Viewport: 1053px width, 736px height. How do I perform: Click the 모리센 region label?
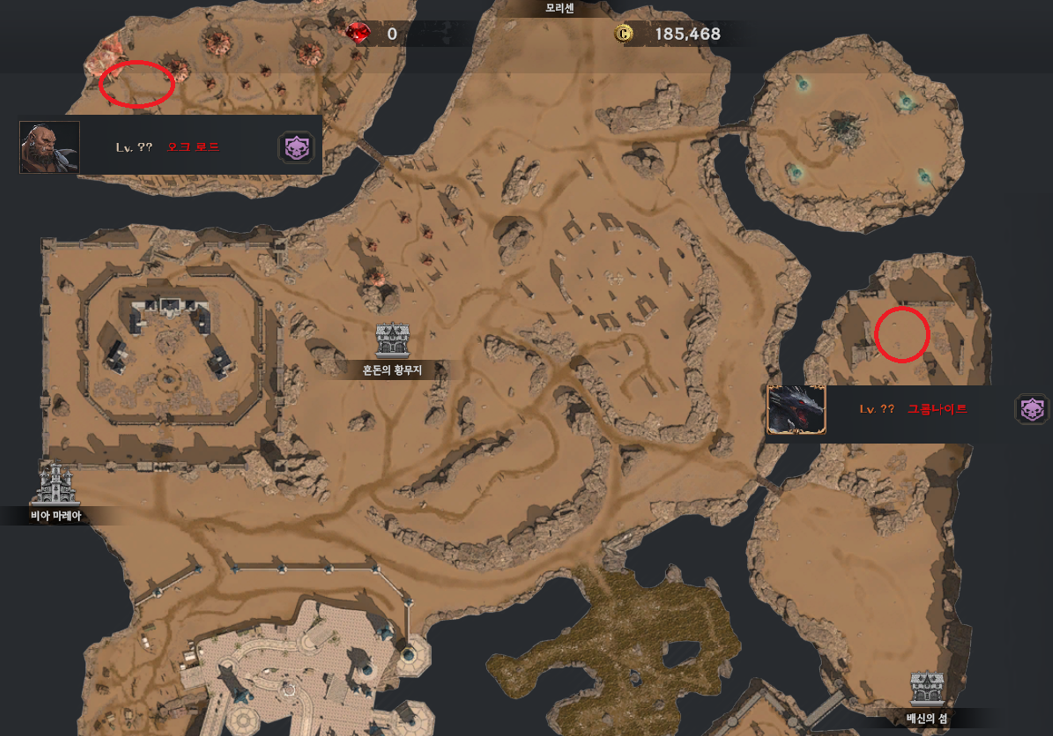562,7
